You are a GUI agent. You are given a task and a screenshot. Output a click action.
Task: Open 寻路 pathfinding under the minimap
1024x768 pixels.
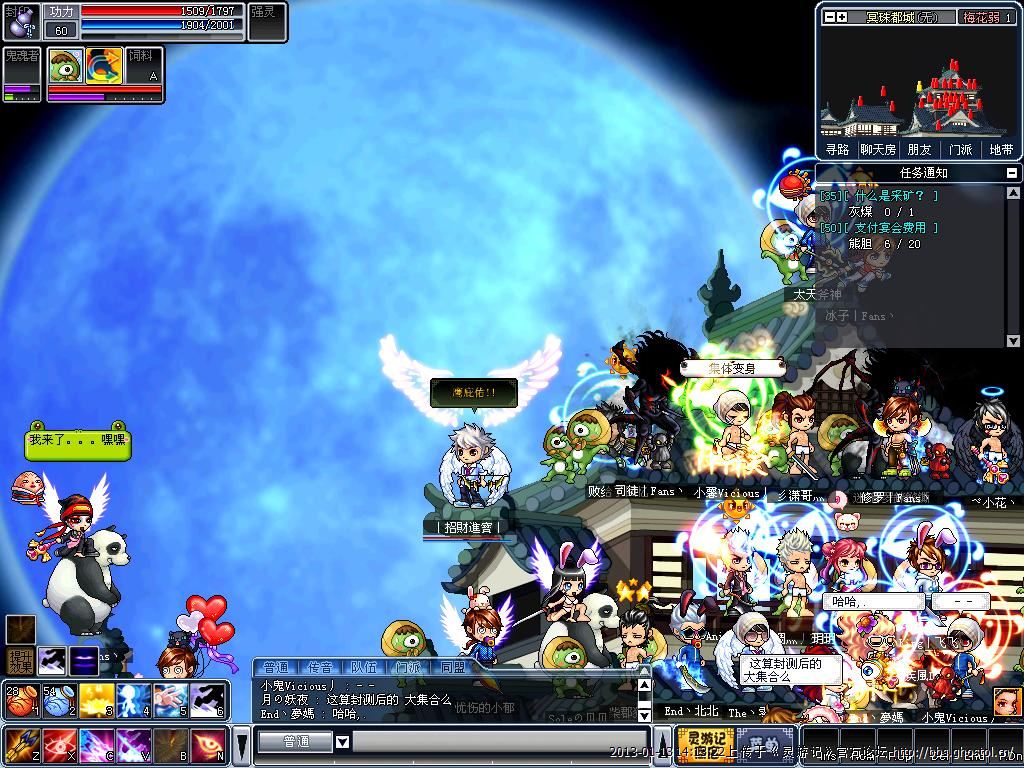click(837, 149)
